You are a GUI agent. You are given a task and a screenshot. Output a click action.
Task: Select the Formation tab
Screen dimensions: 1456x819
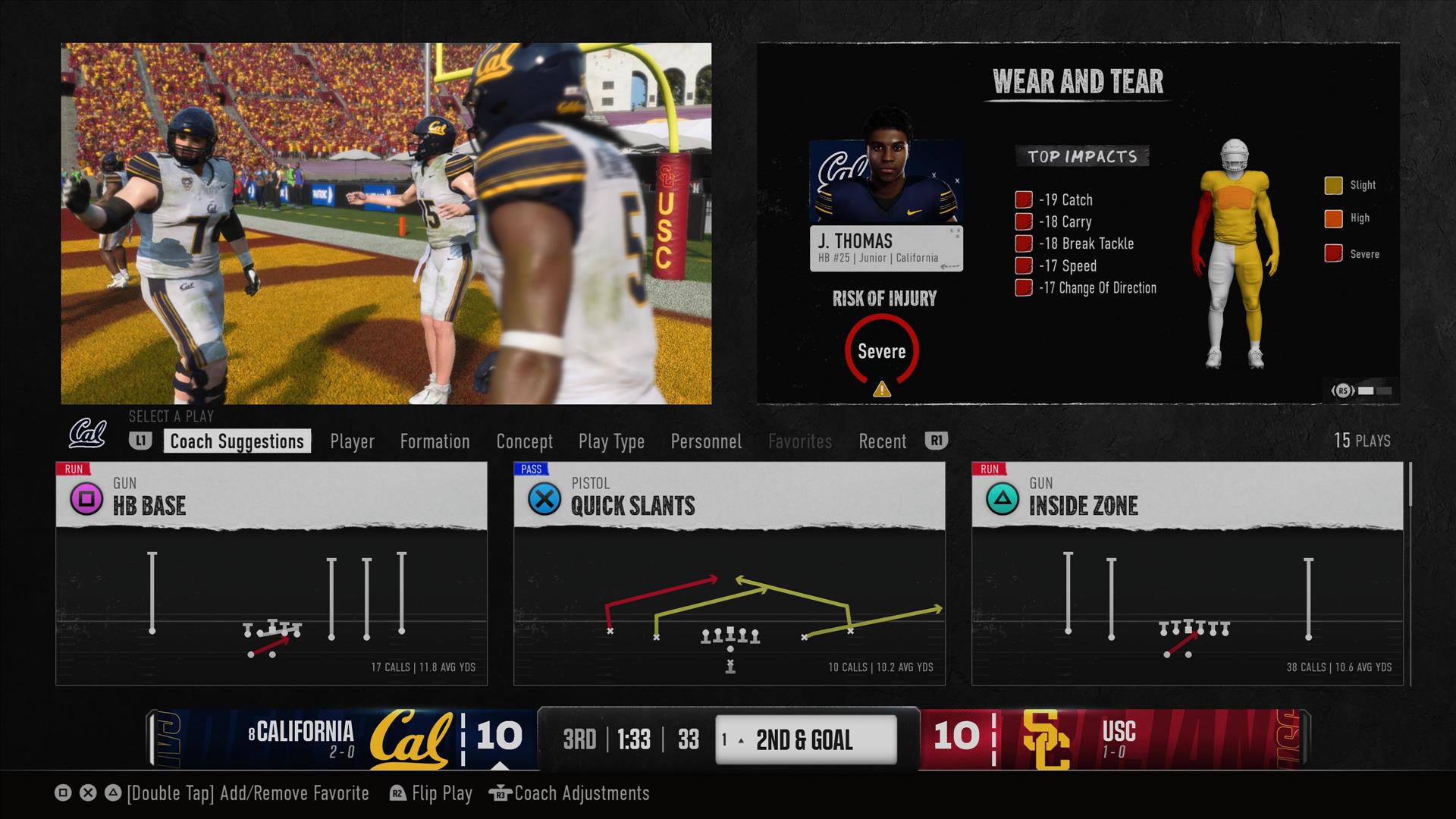[435, 441]
